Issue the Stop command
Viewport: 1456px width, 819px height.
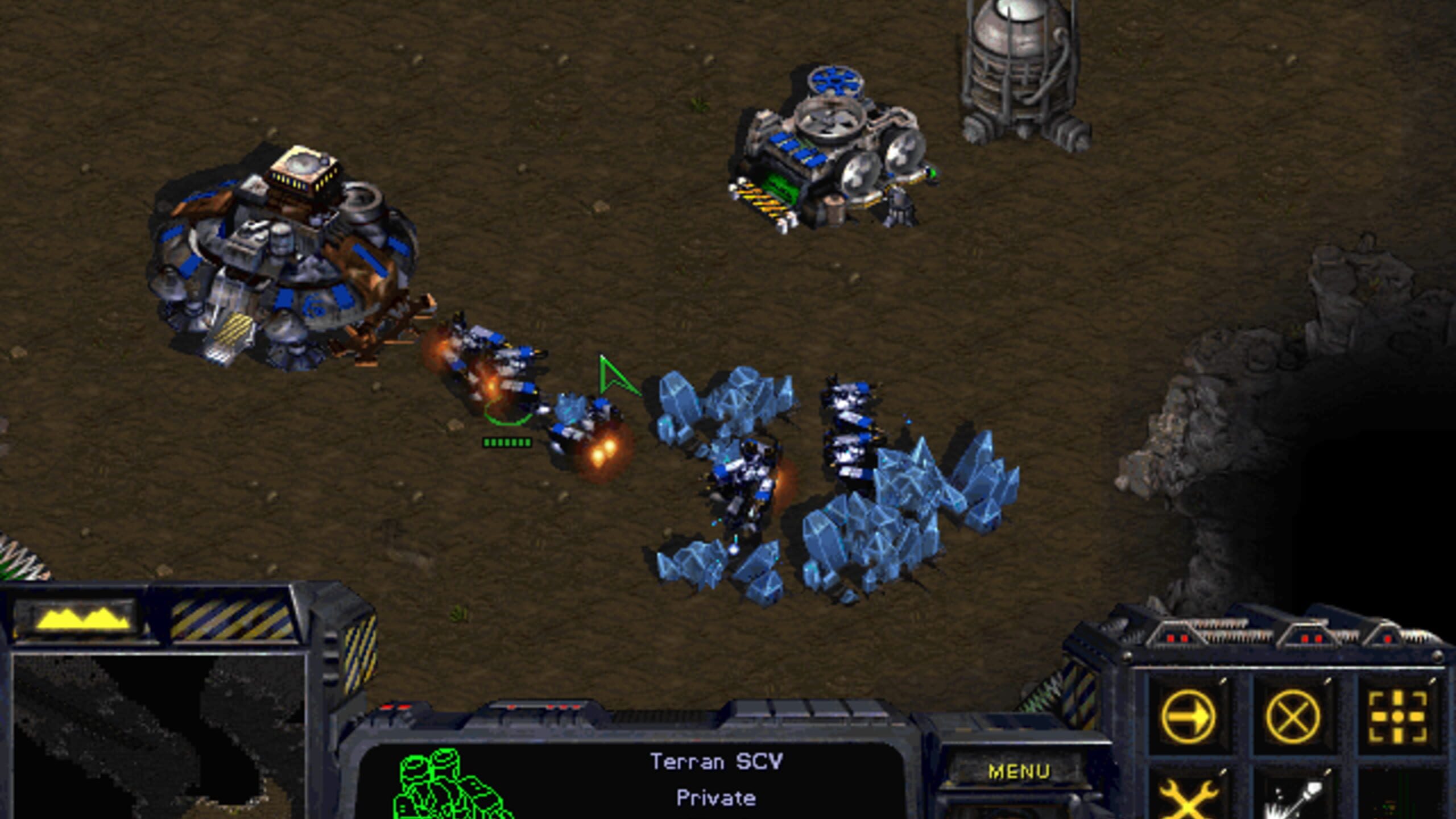1293,717
